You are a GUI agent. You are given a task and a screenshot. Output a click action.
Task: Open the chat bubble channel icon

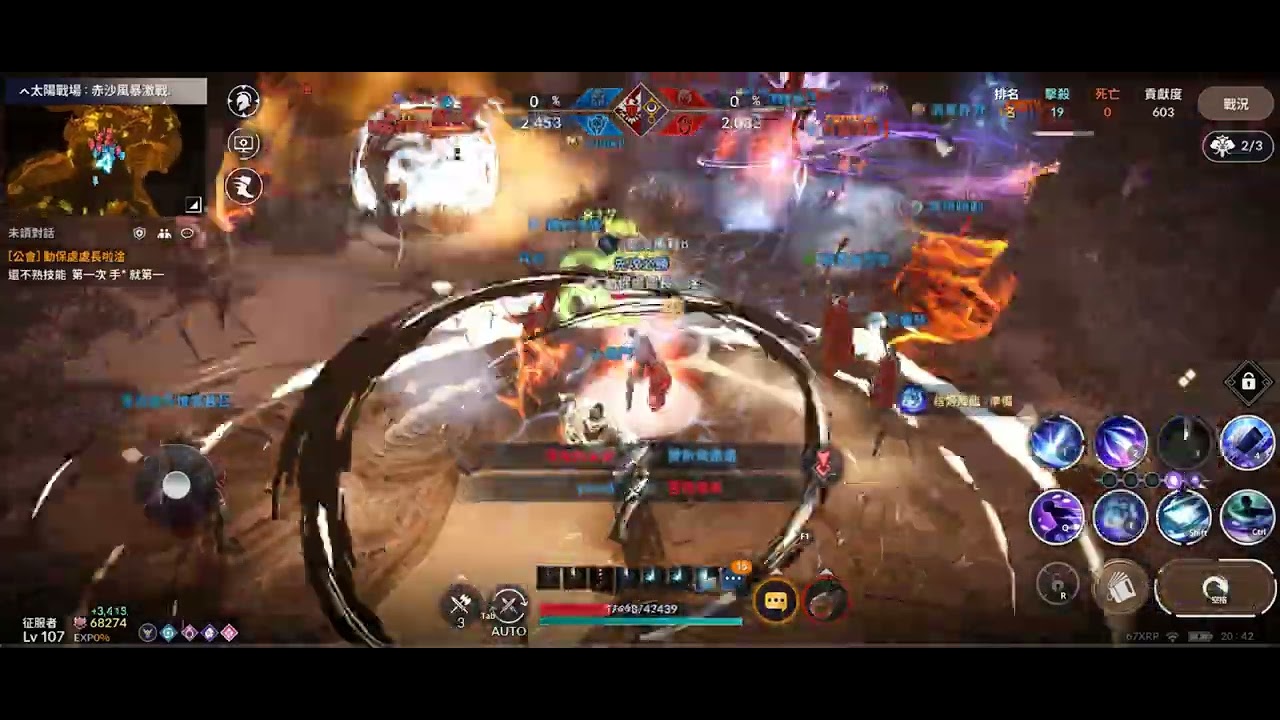(x=187, y=233)
